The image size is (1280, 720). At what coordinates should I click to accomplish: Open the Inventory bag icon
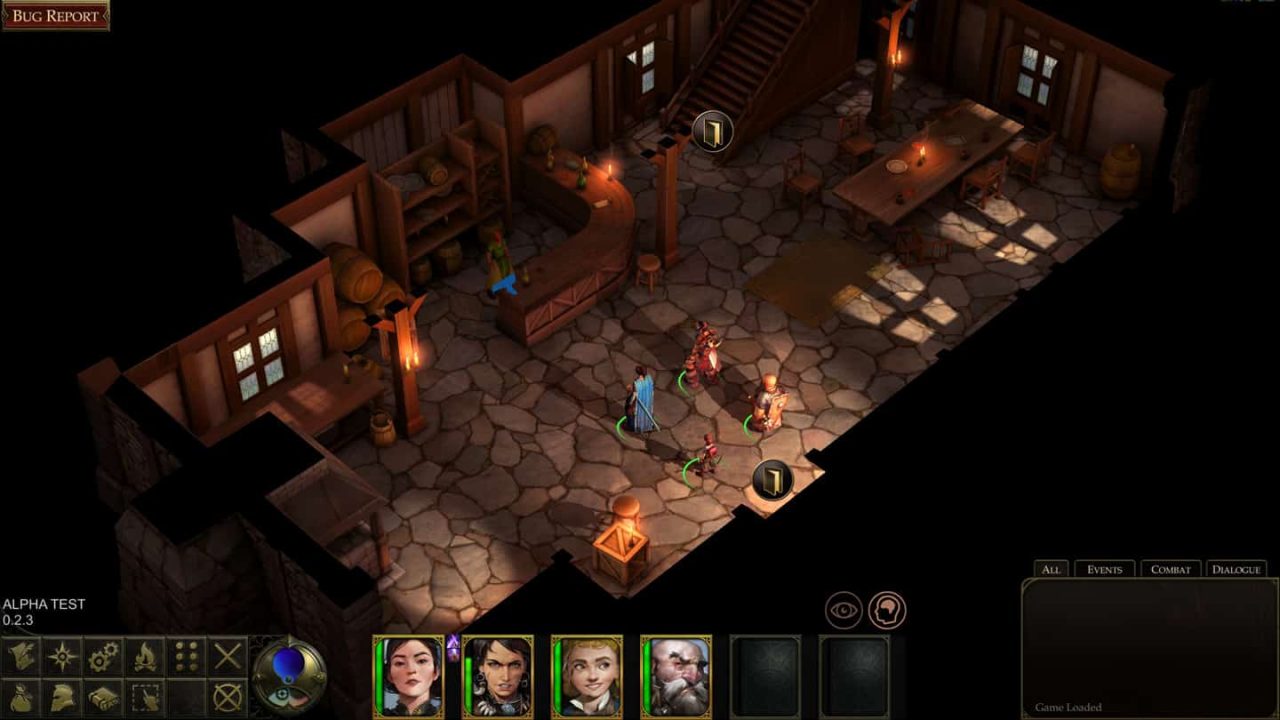(20, 698)
